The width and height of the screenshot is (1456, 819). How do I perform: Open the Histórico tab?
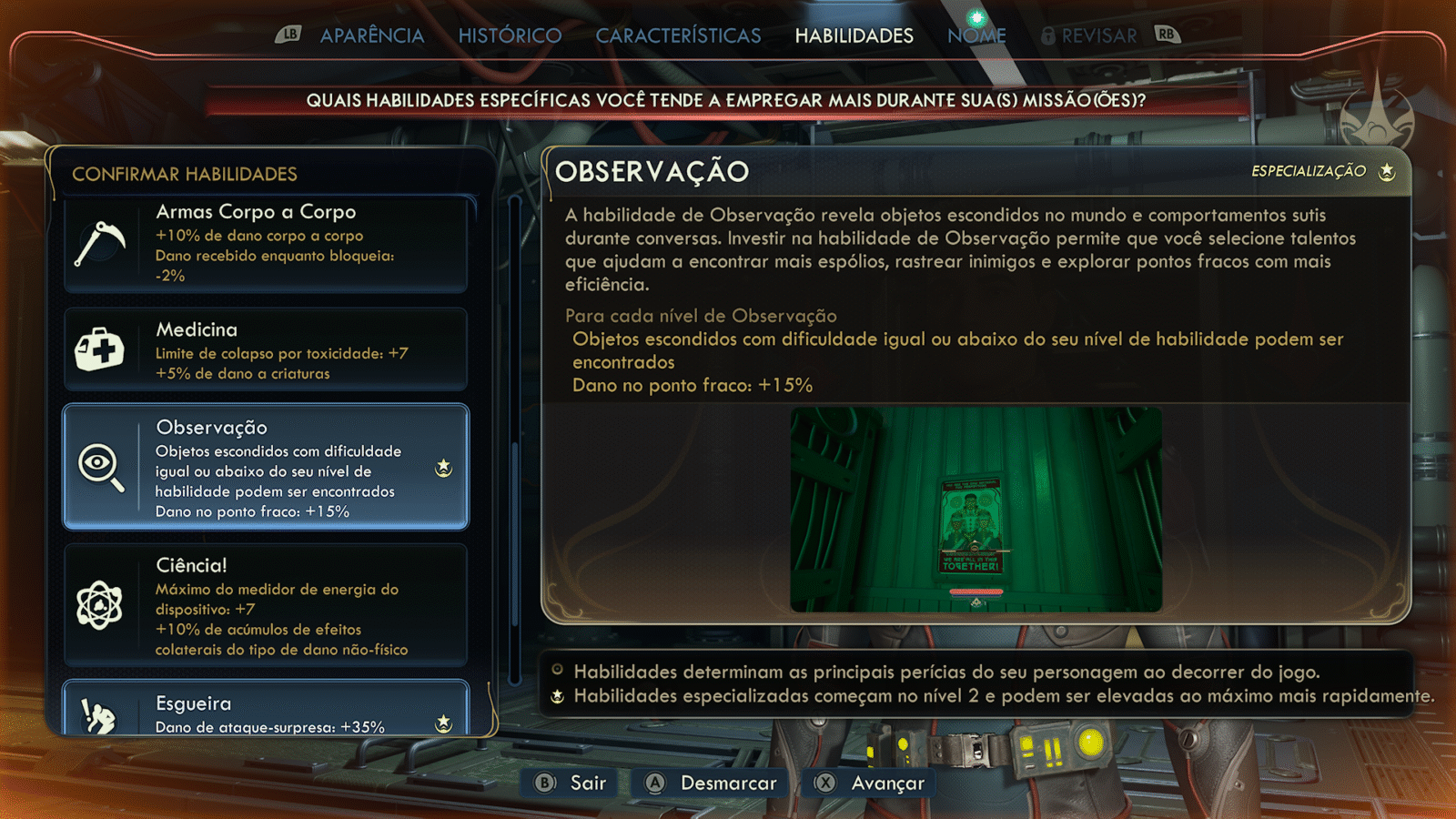[x=510, y=35]
